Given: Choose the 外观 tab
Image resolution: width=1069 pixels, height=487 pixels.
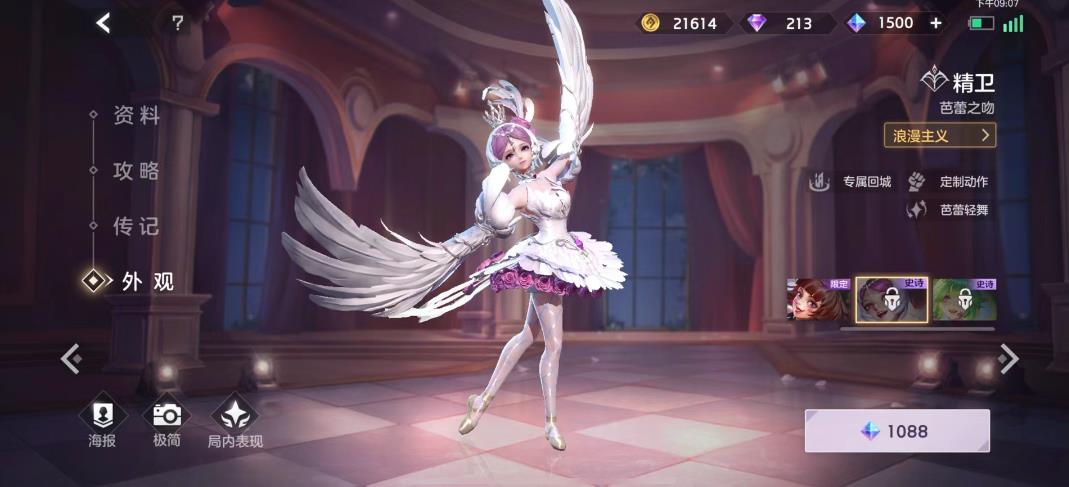Looking at the screenshot, I should 146,282.
